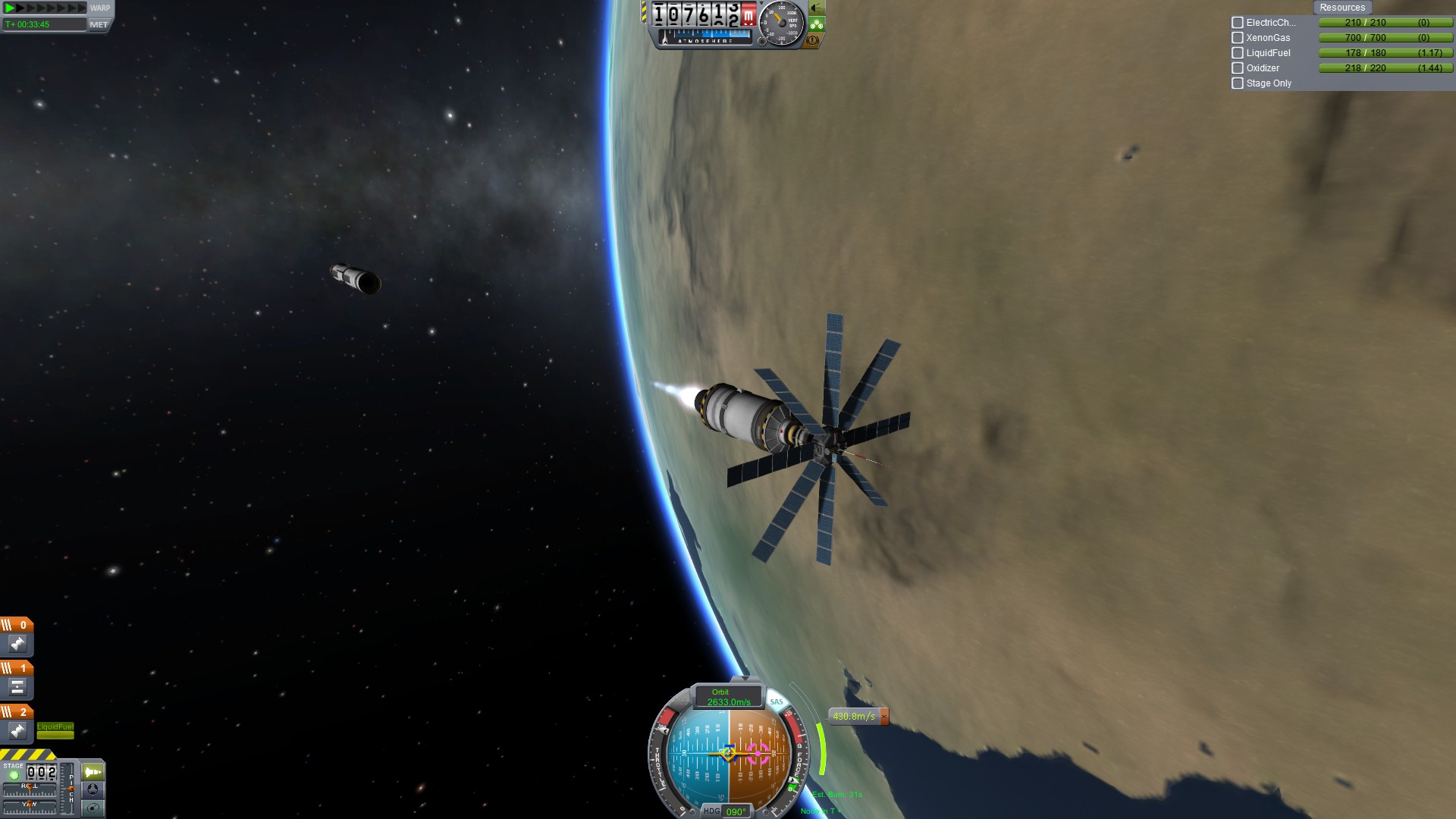Enable the Stage Only checkbox
The image size is (1456, 819).
[1238, 83]
